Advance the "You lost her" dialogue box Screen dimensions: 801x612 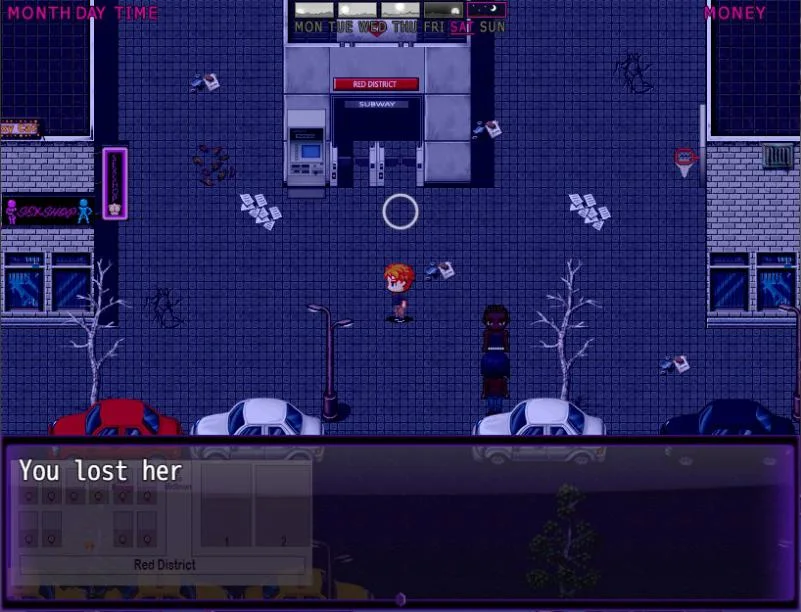pyautogui.click(x=400, y=520)
